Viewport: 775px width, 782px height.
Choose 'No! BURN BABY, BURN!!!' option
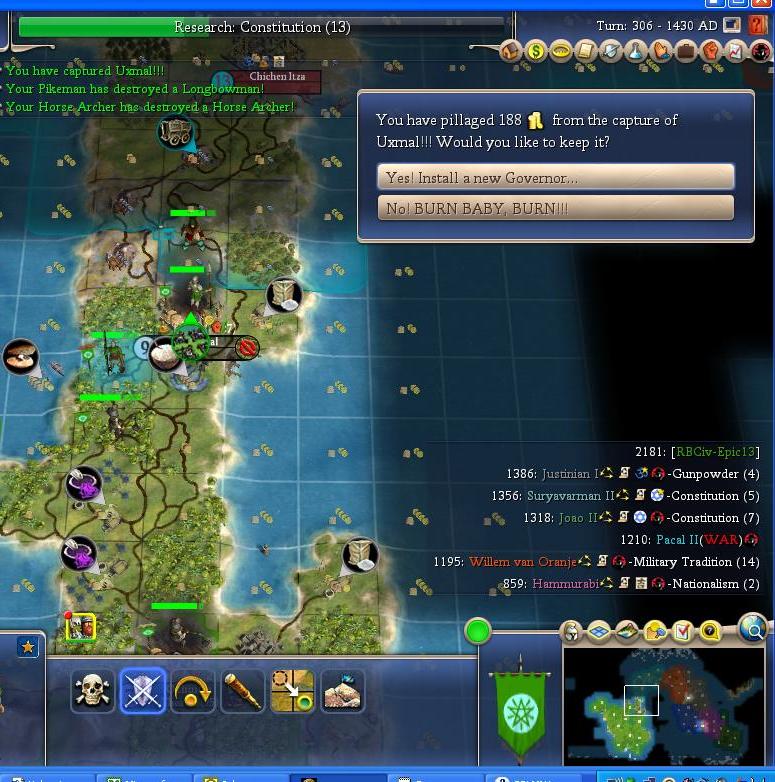555,208
